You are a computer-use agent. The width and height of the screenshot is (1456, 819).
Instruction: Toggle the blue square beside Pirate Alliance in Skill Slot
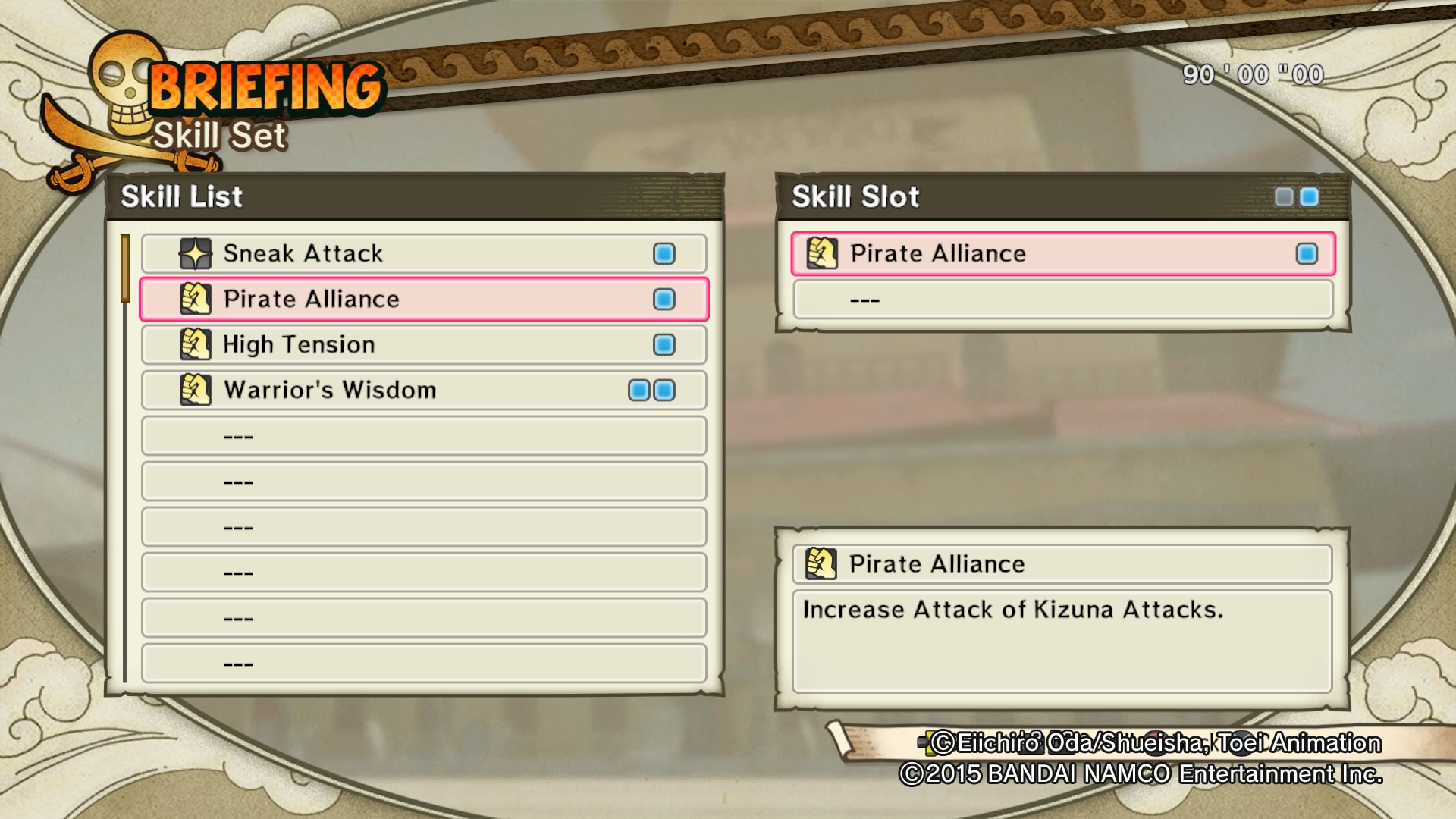click(x=1308, y=253)
